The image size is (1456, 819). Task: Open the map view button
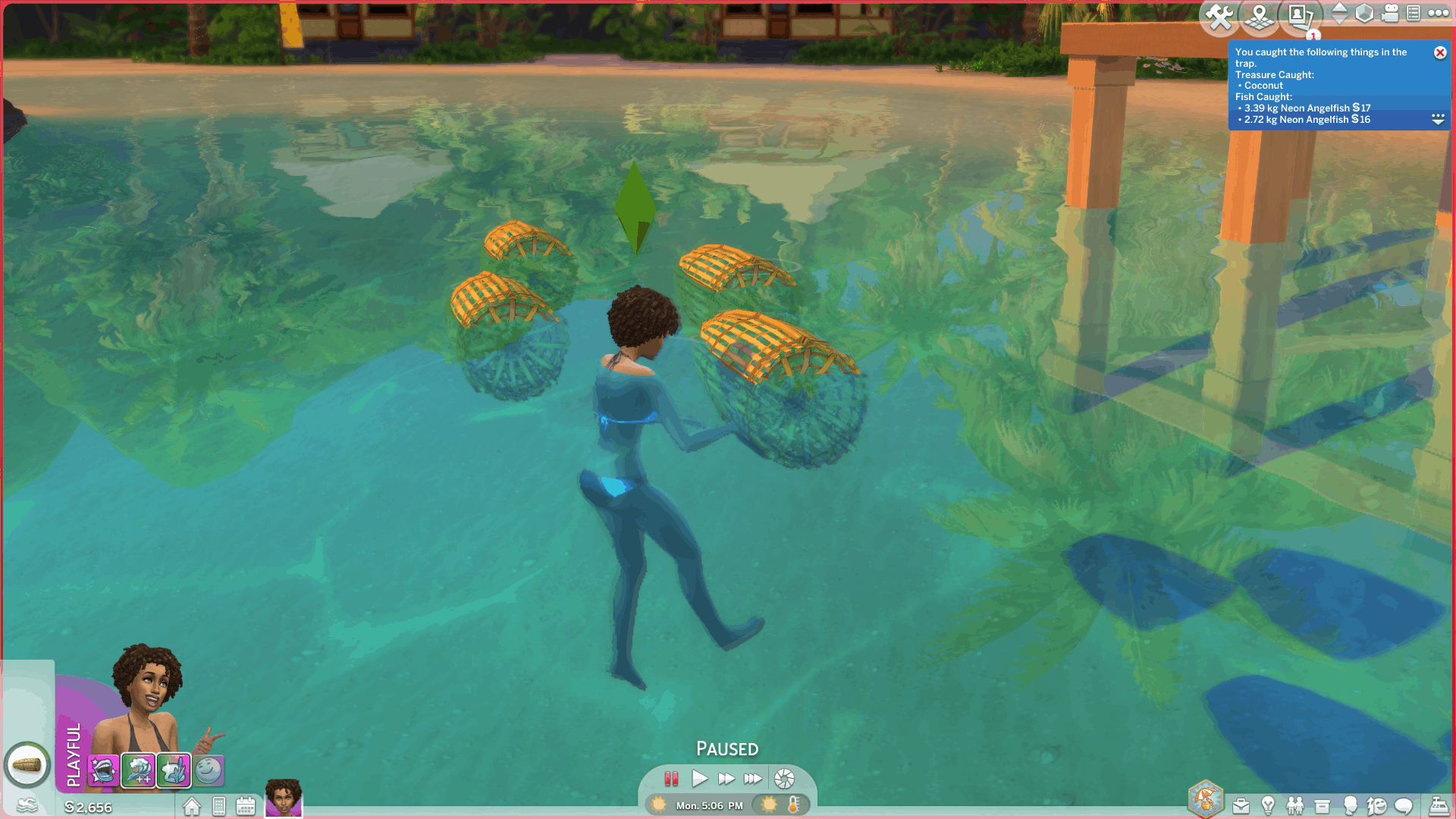1259,16
